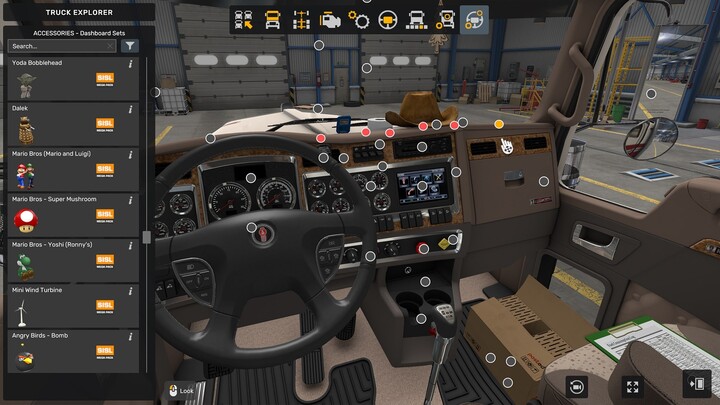Viewport: 720px width, 405px height.
Task: Show info for the Dalek accessory
Action: coord(131,108)
